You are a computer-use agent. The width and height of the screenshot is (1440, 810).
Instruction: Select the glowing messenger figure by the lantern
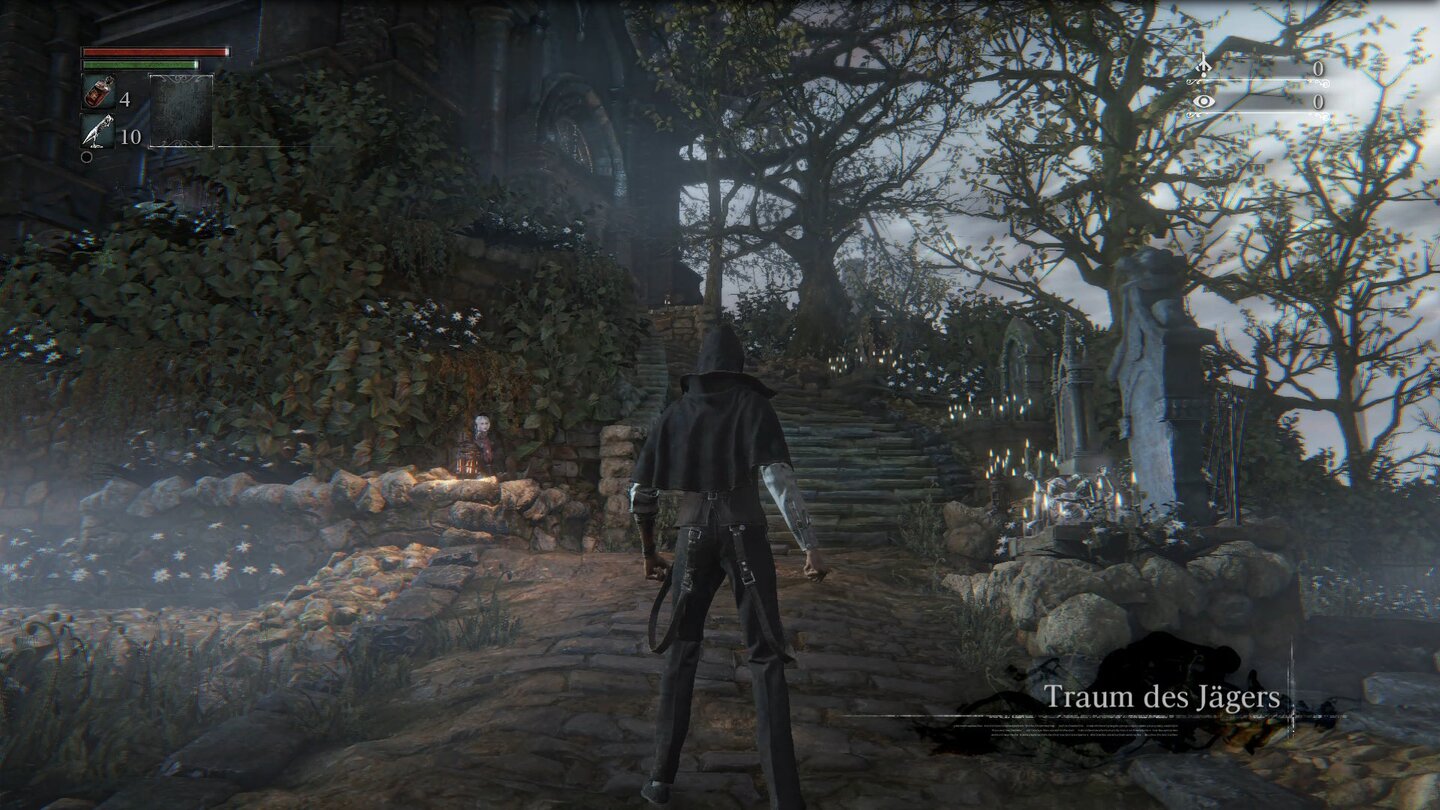(481, 432)
